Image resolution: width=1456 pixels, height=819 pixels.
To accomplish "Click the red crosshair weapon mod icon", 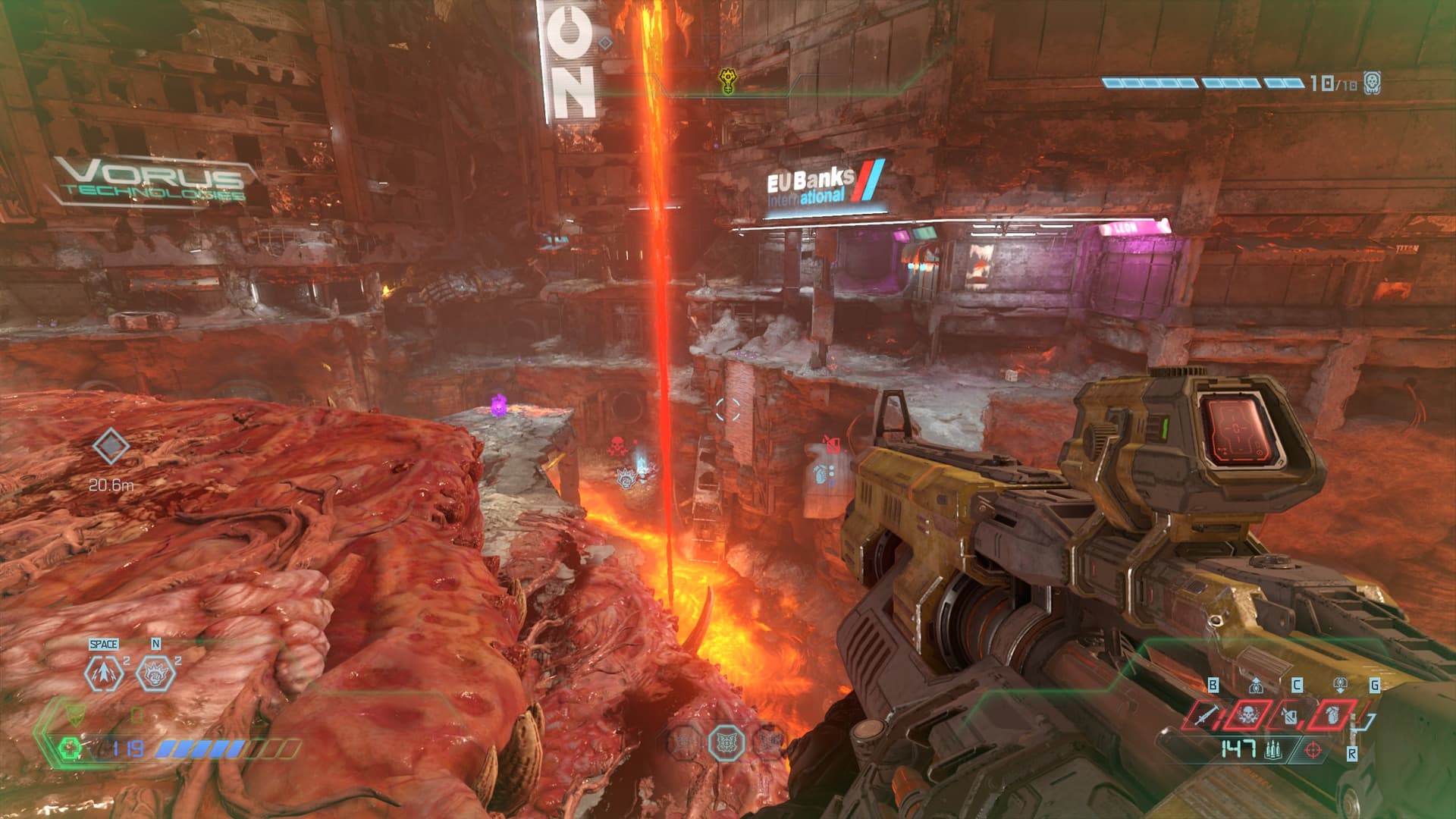I will (x=1314, y=751).
